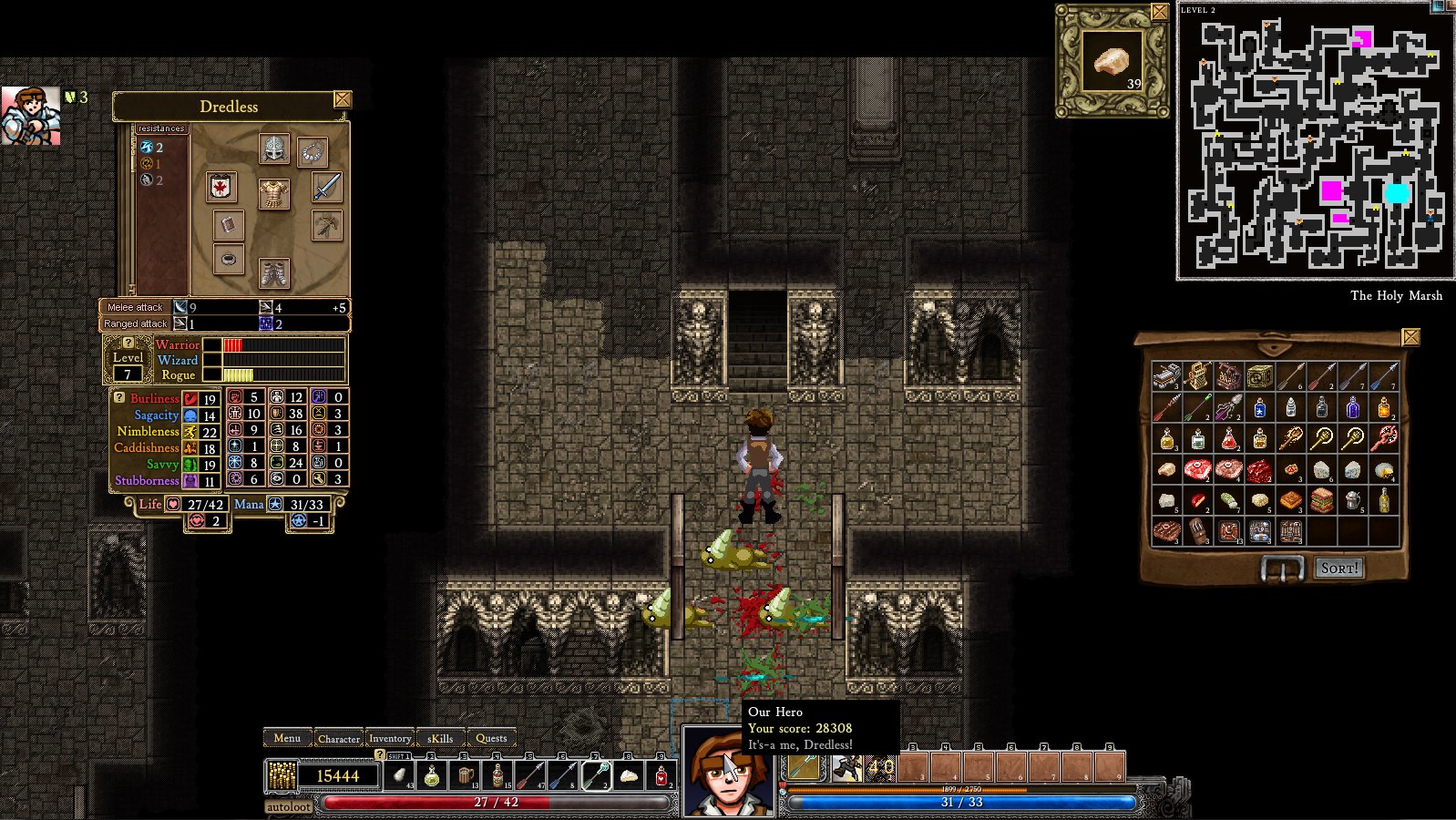1456x820 pixels.
Task: Show the sKills panel
Action: click(440, 739)
